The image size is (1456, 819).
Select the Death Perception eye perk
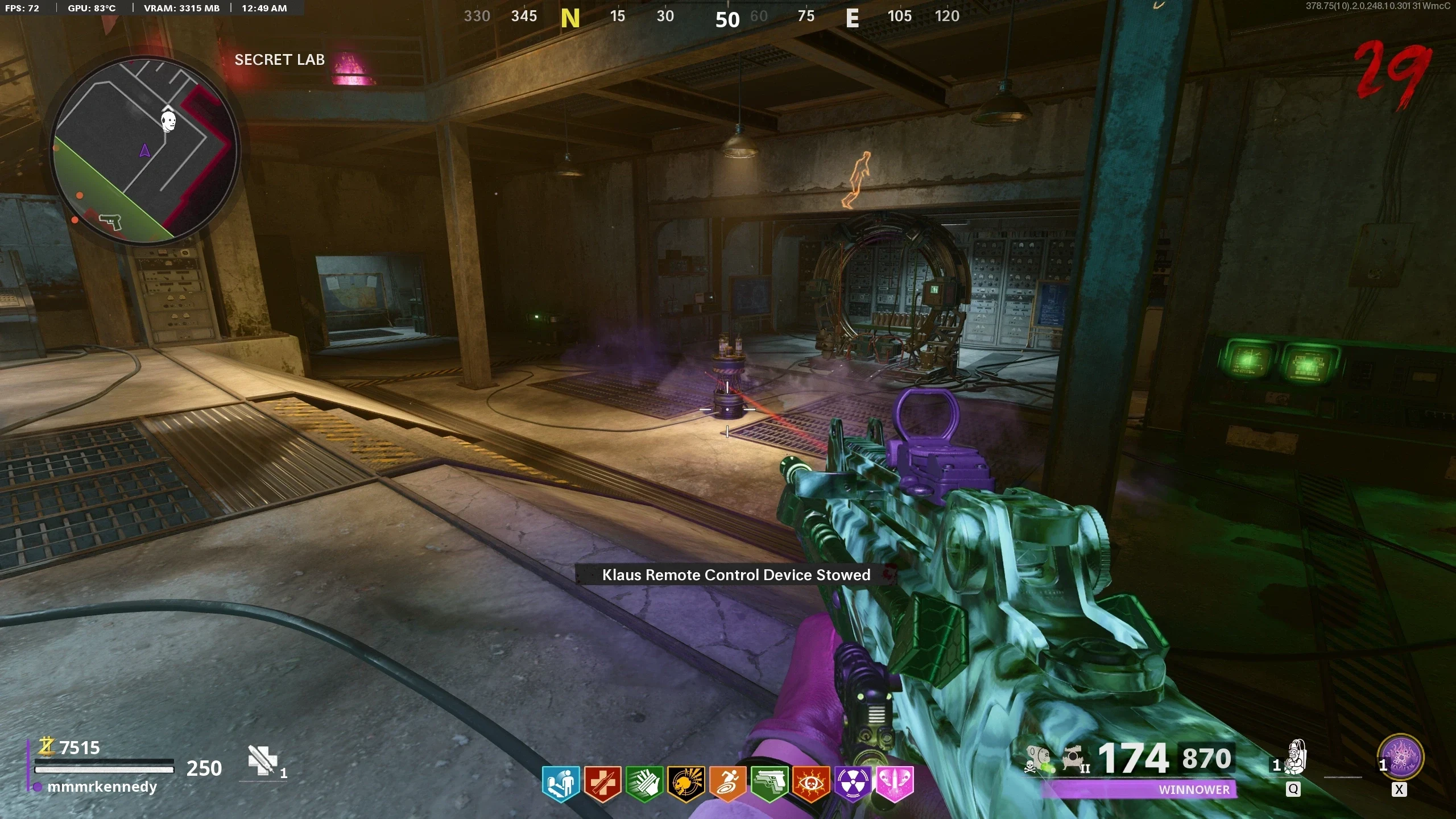click(x=811, y=783)
